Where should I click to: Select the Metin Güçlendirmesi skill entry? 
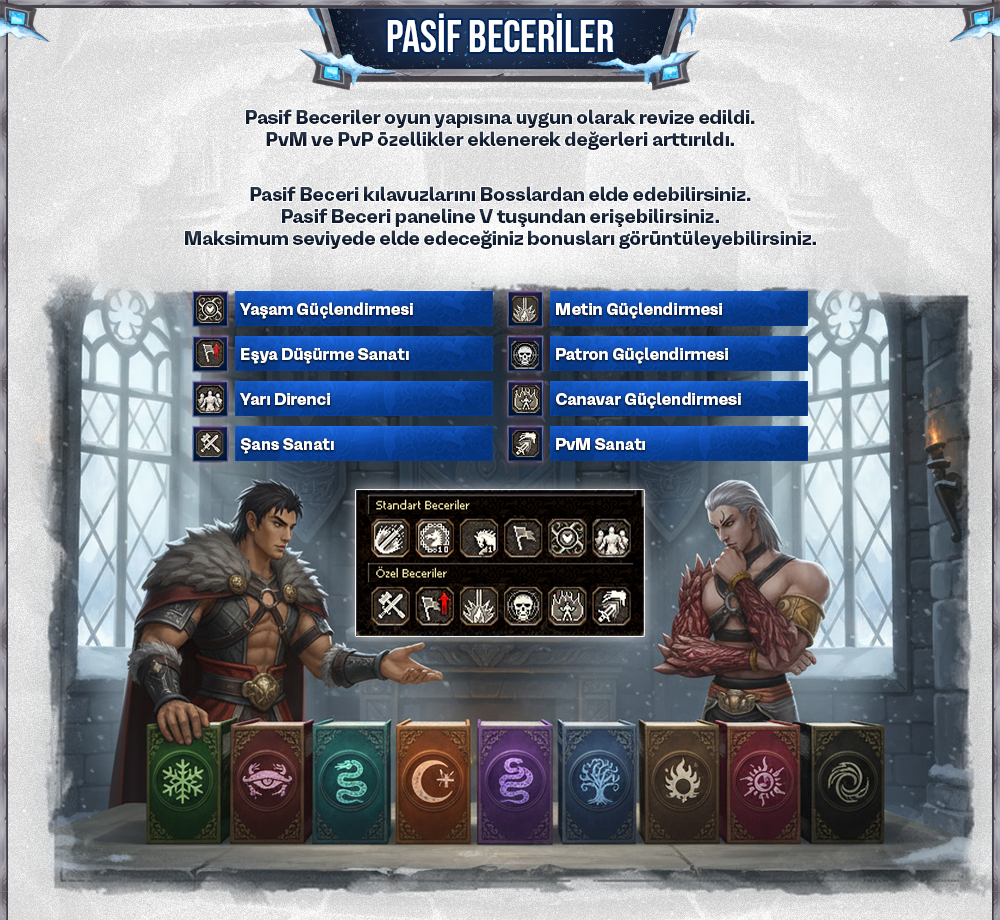coord(678,309)
